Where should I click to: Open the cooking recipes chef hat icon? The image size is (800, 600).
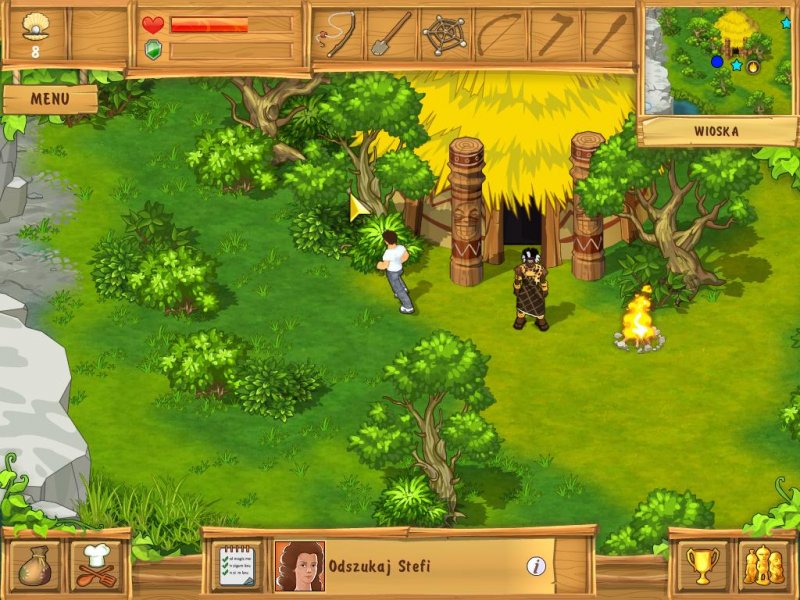(96, 564)
